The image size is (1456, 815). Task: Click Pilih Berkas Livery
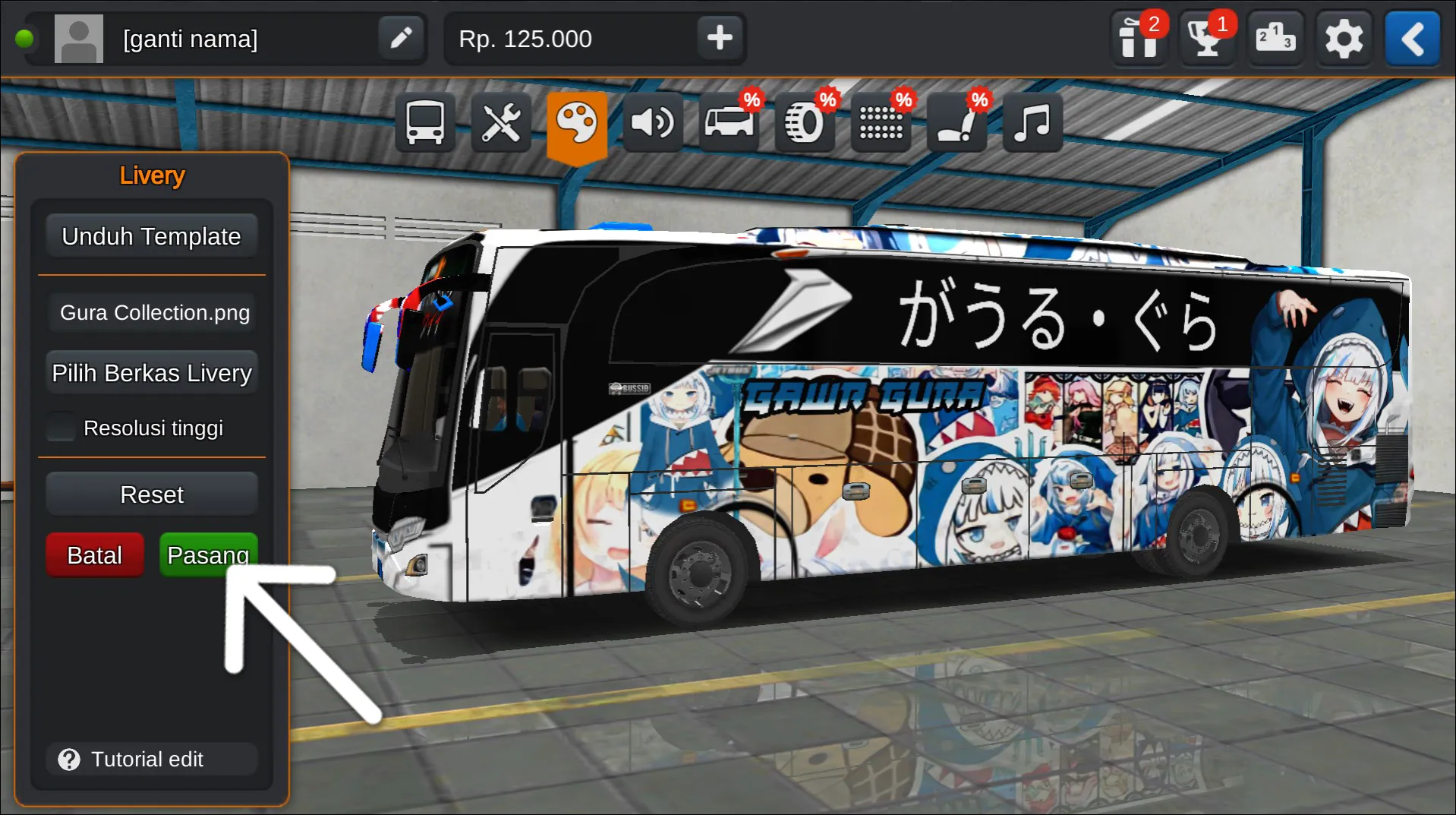click(152, 373)
